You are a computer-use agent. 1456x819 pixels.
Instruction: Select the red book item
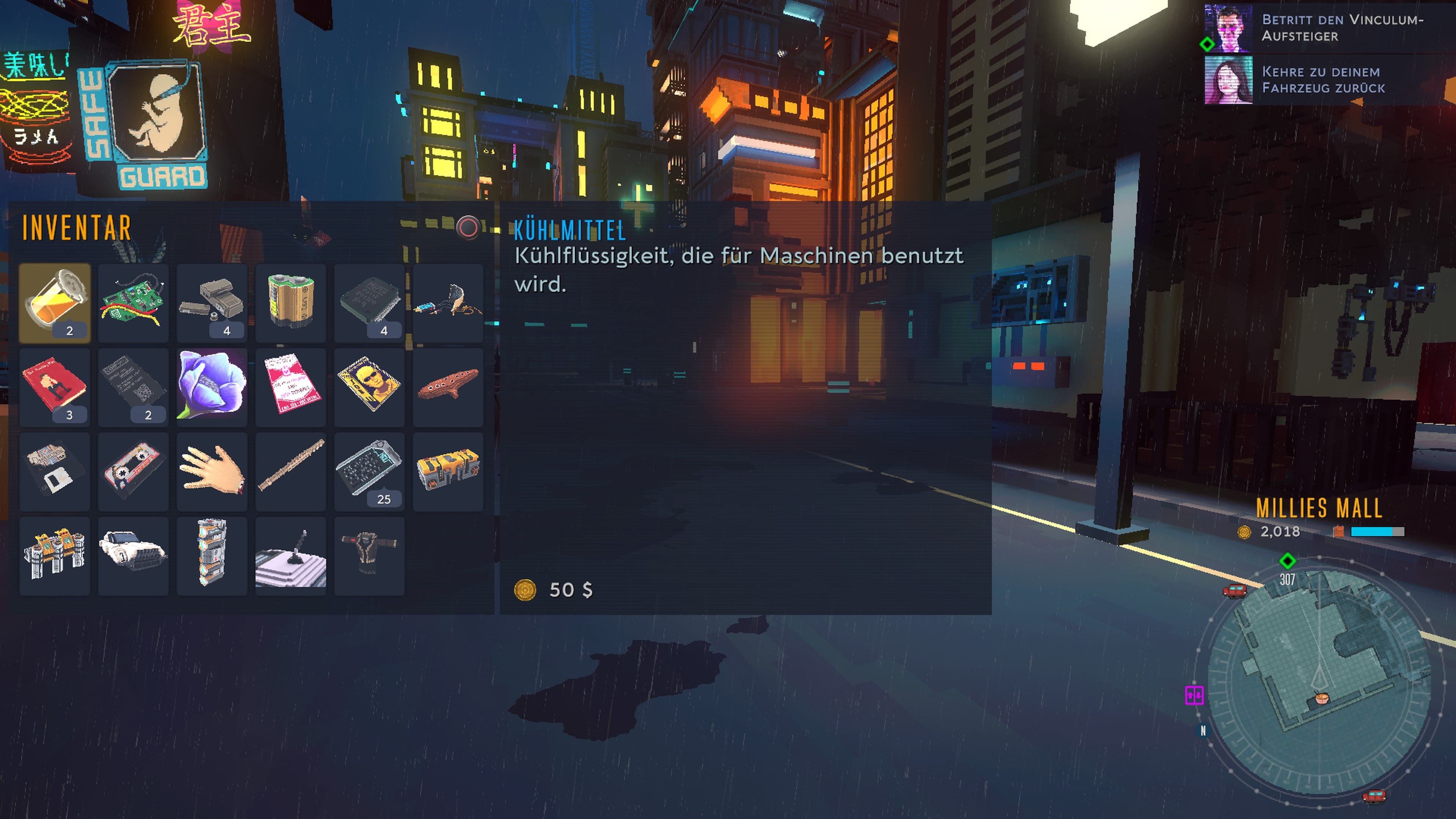[x=55, y=387]
